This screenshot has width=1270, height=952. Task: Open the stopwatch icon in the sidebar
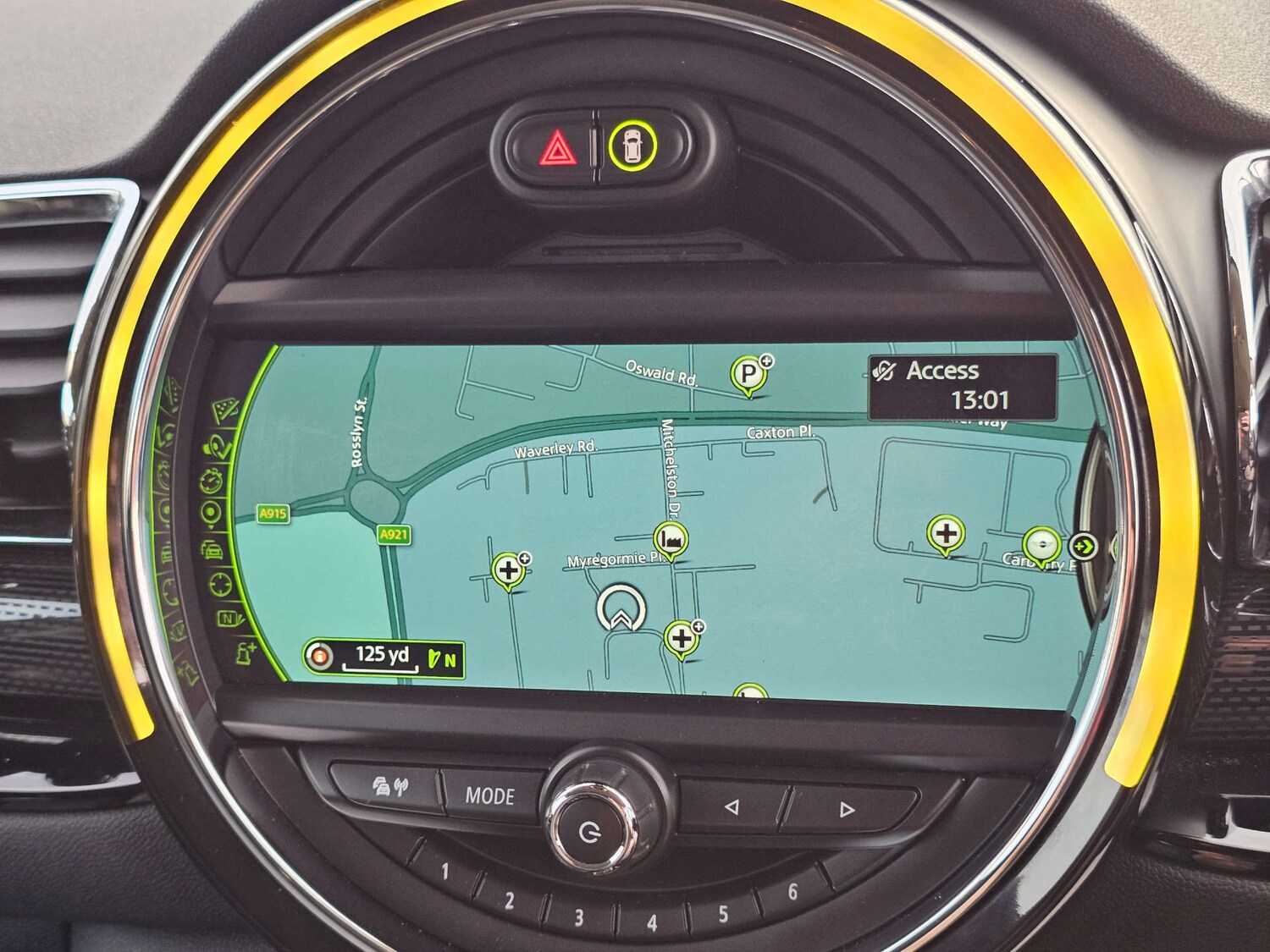click(x=212, y=482)
